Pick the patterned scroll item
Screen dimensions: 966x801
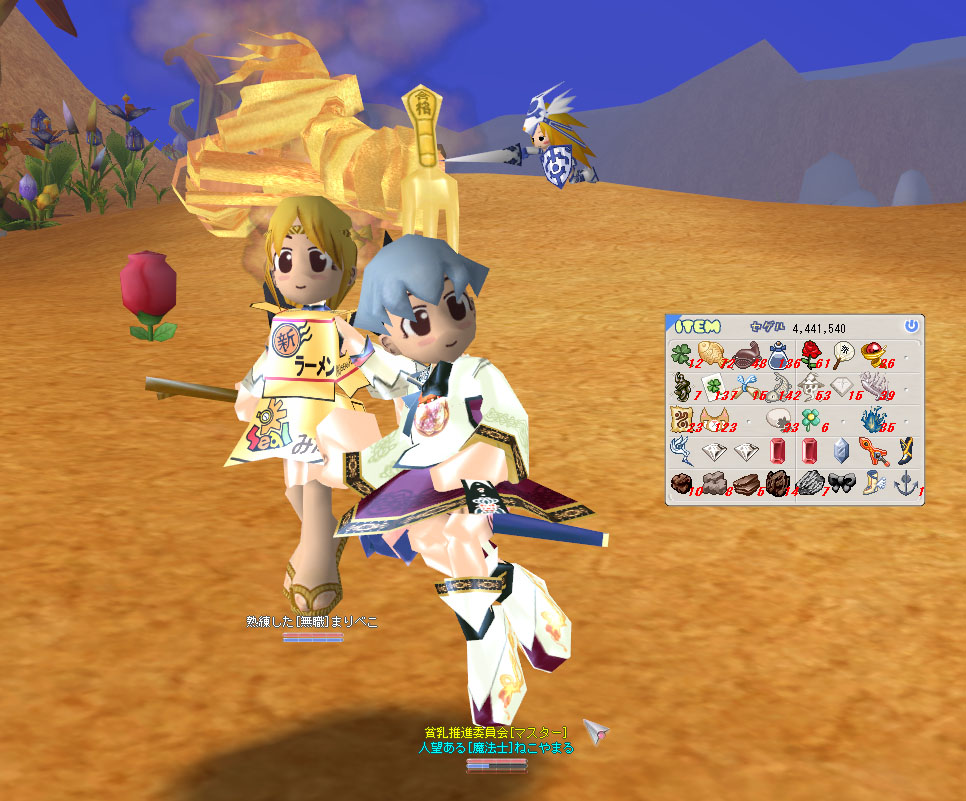682,419
